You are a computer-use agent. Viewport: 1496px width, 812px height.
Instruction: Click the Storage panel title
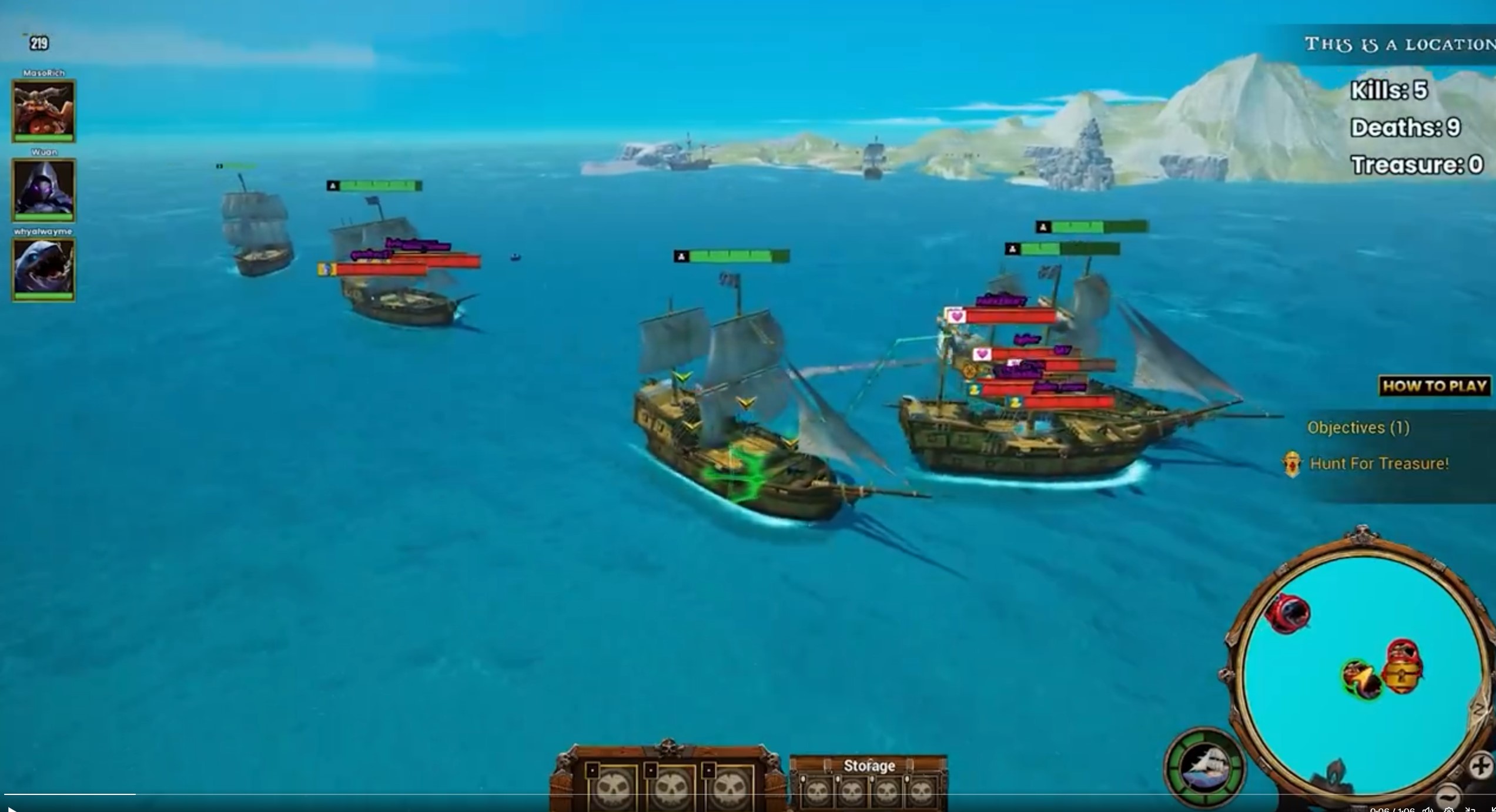[869, 766]
